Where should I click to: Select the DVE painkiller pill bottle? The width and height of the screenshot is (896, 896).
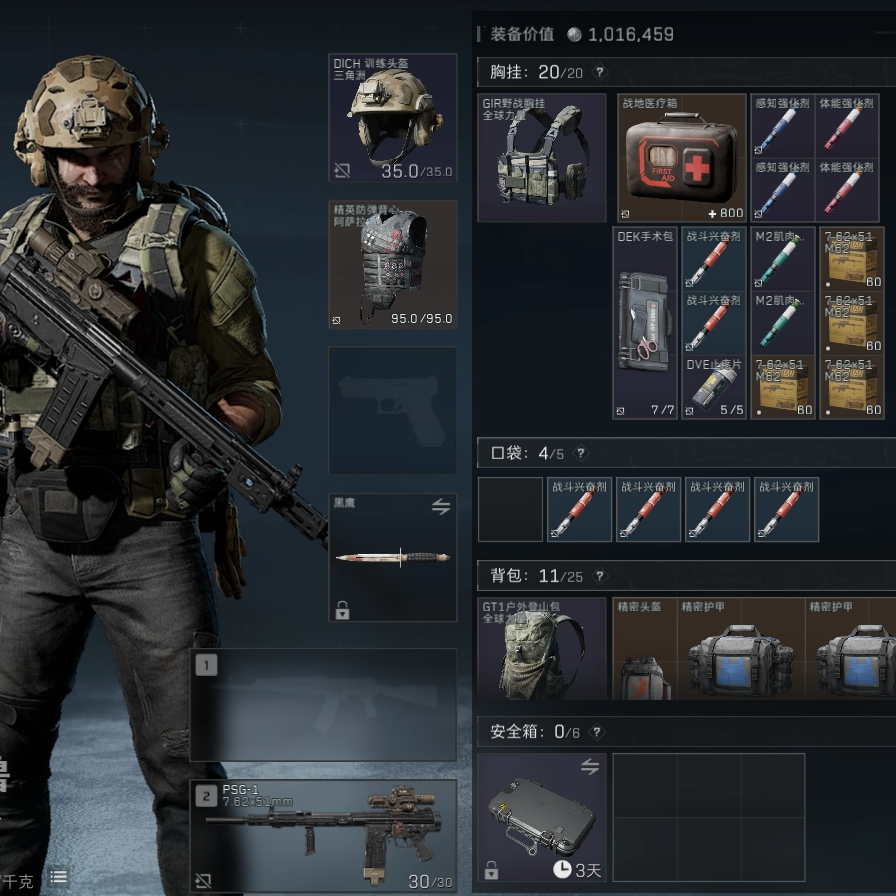point(714,388)
